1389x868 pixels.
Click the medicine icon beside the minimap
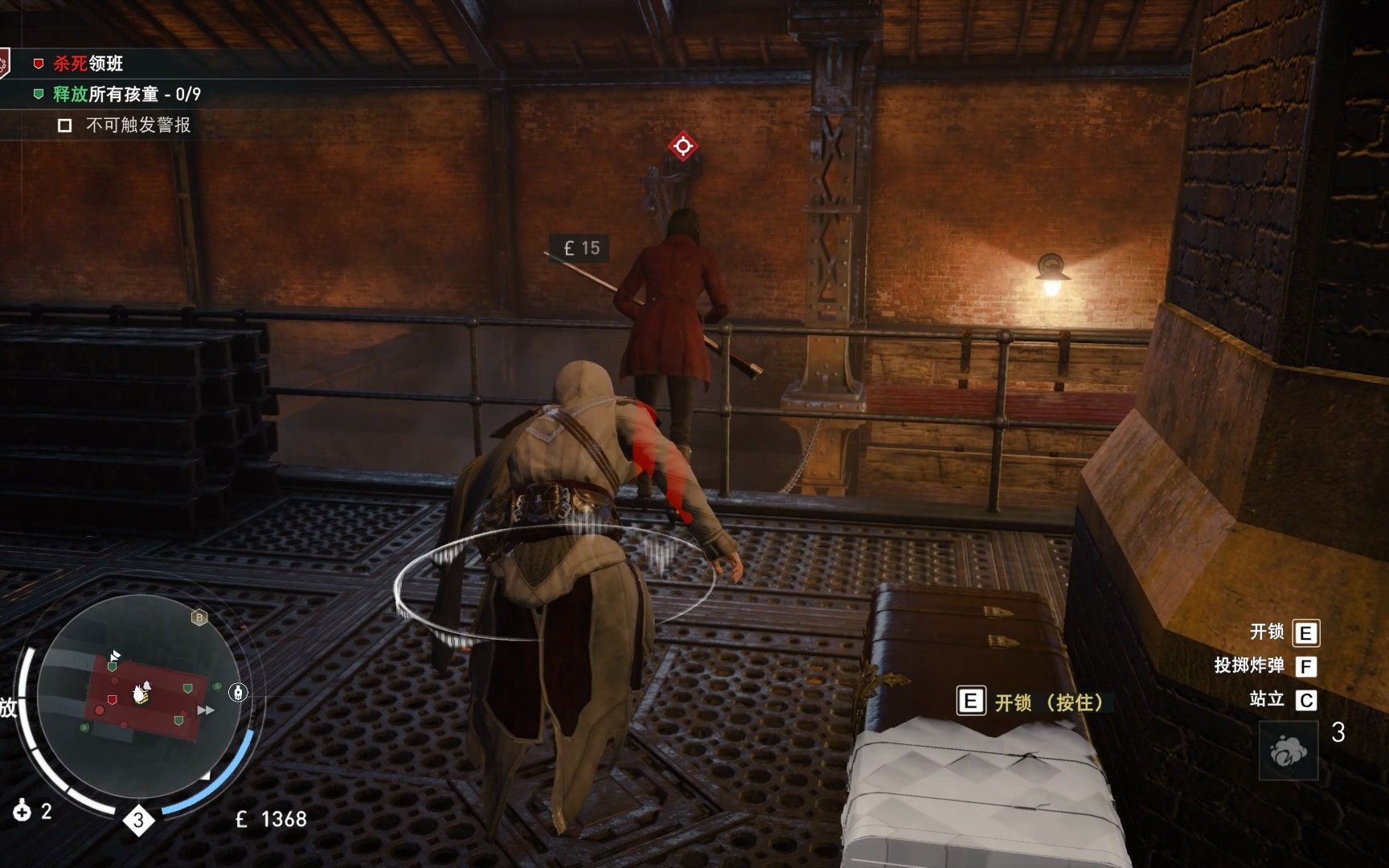(x=22, y=811)
